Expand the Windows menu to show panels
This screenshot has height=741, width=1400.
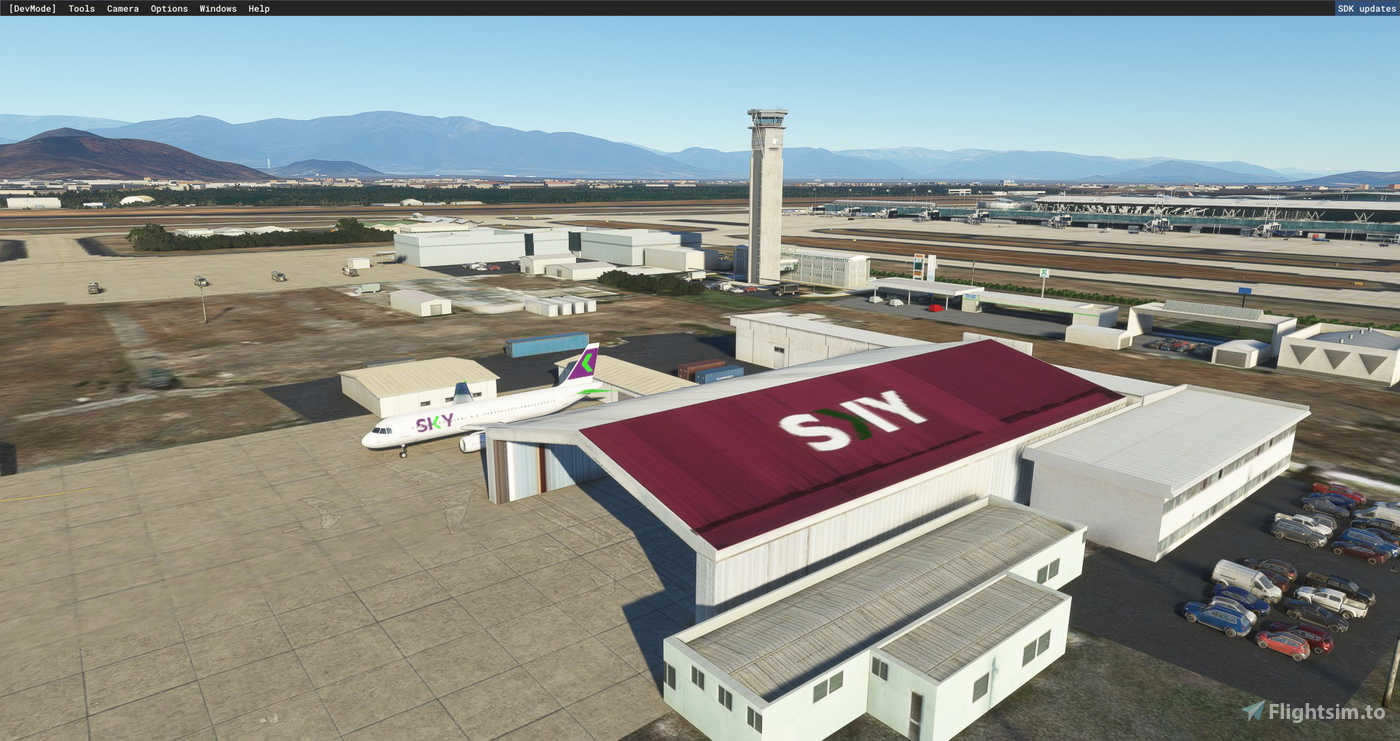[216, 8]
